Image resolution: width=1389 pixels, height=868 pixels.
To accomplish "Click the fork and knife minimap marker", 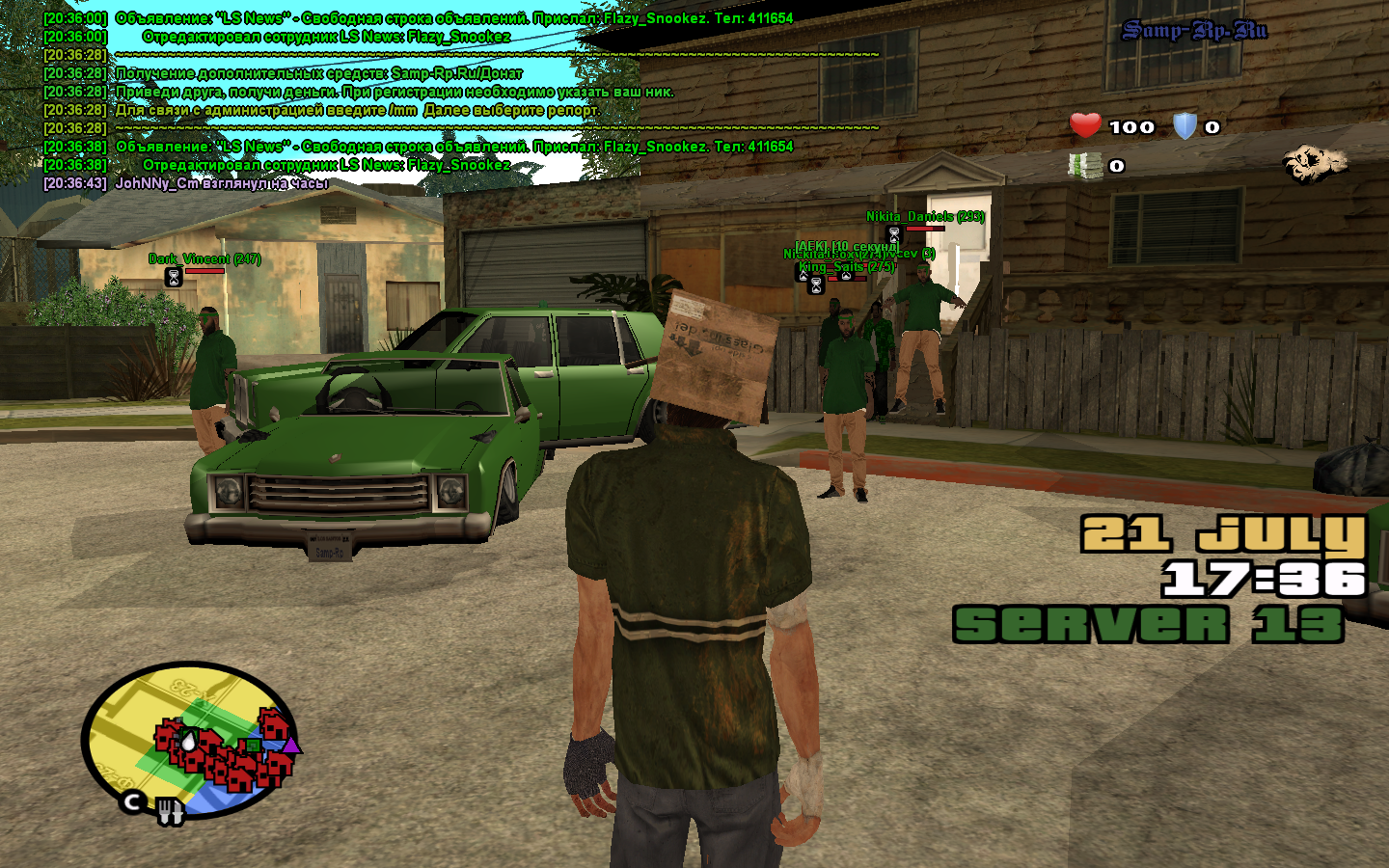I will [171, 811].
